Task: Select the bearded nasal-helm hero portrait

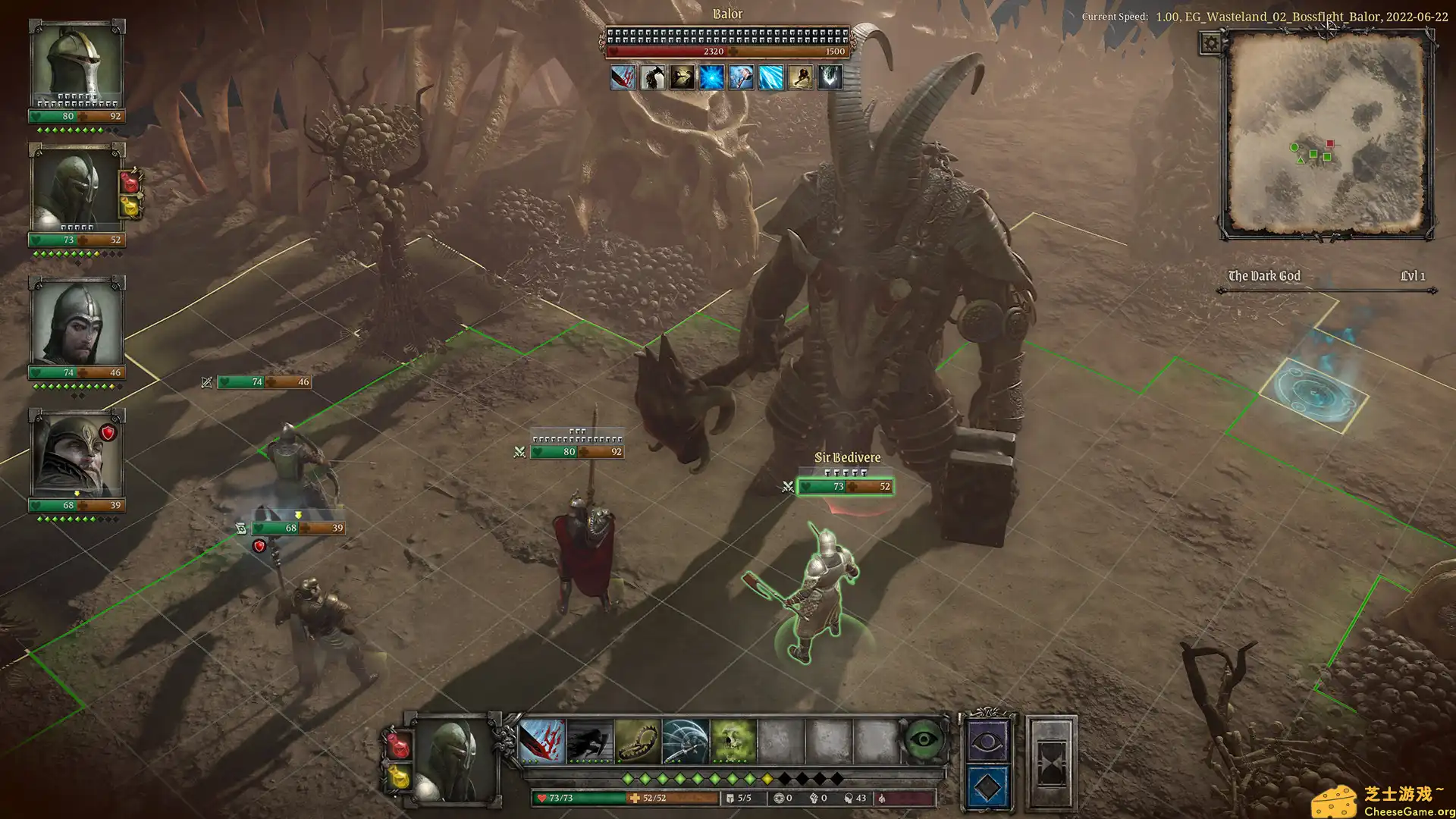Action: pos(76,322)
